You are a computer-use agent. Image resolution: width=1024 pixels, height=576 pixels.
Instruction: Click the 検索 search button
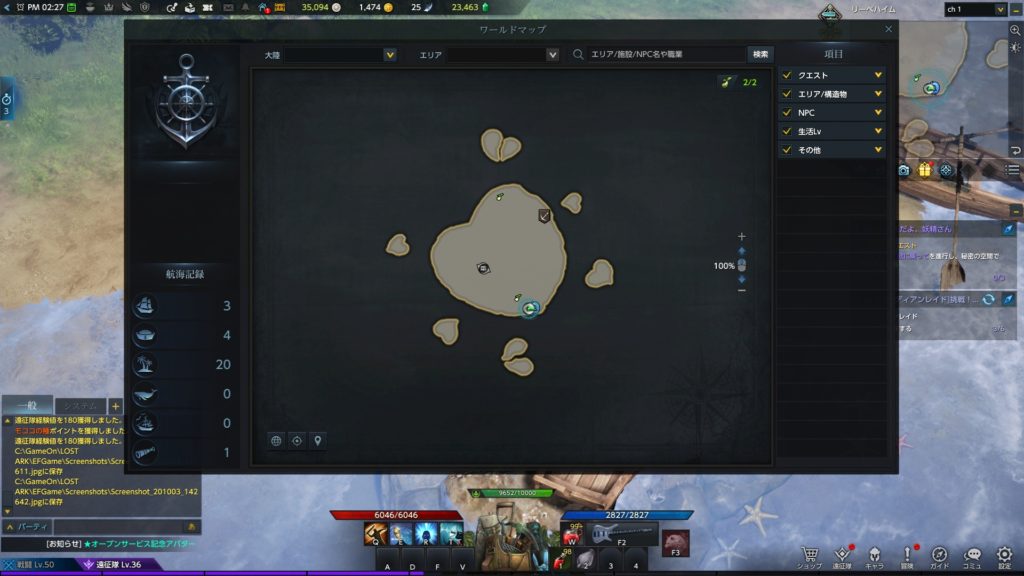(760, 55)
